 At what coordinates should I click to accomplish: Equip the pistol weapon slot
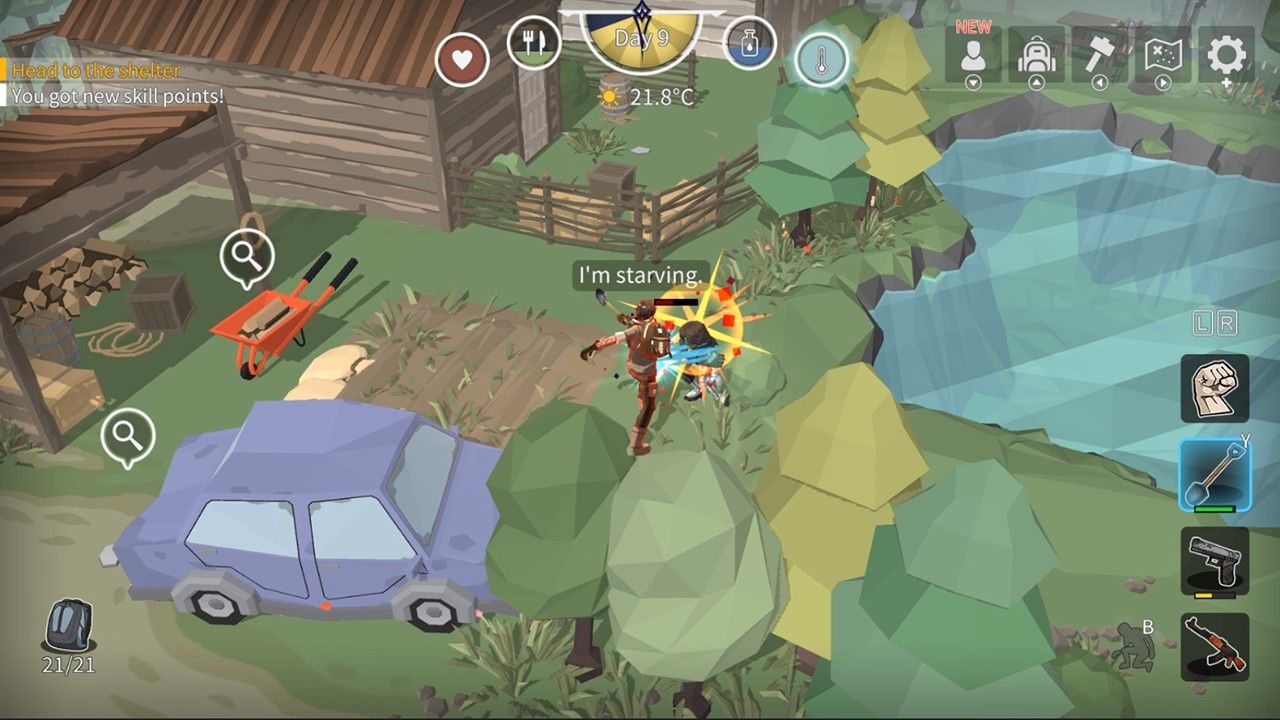pos(1214,560)
